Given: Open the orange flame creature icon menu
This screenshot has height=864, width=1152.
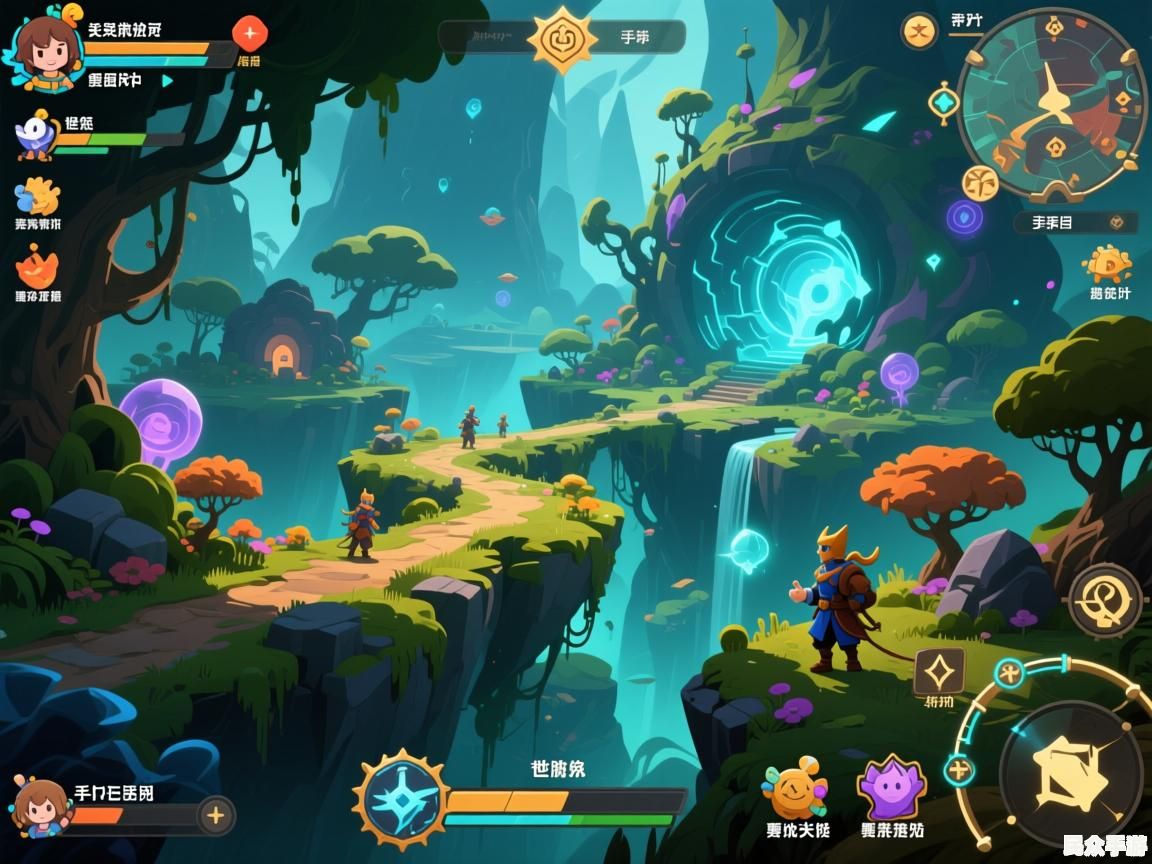Looking at the screenshot, I should tap(38, 268).
